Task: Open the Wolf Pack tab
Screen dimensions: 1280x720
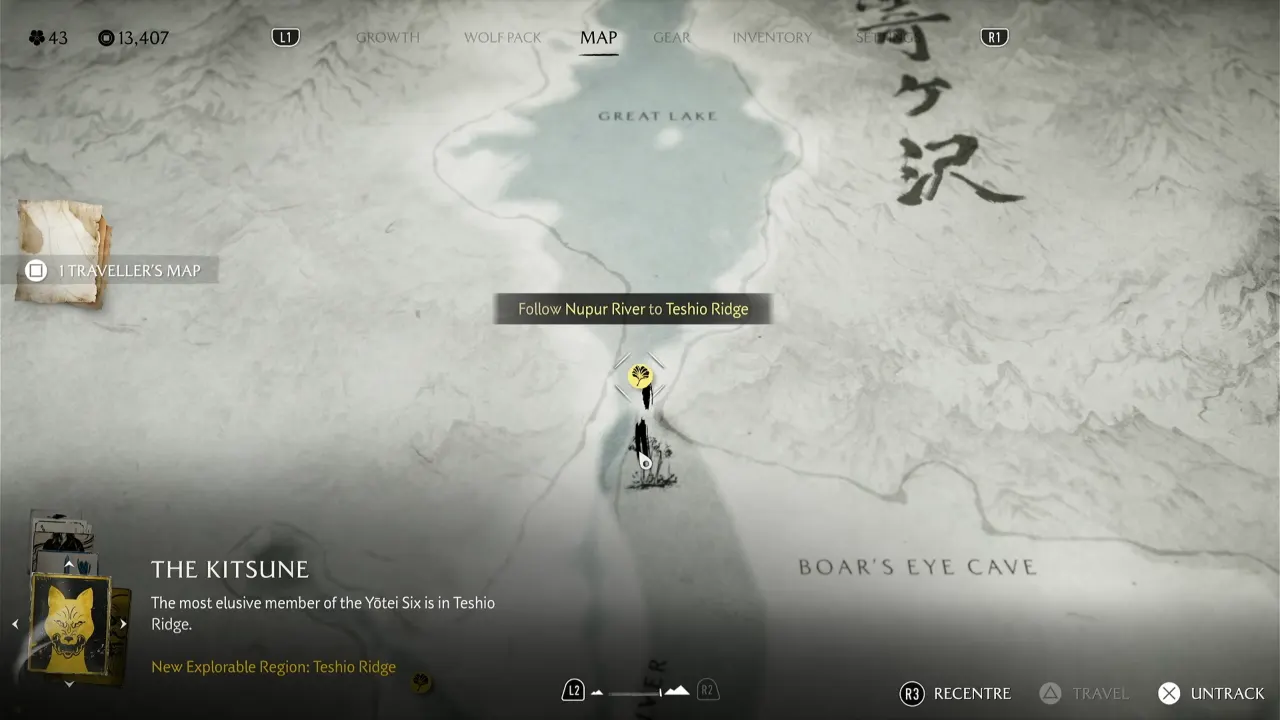Action: coord(502,37)
